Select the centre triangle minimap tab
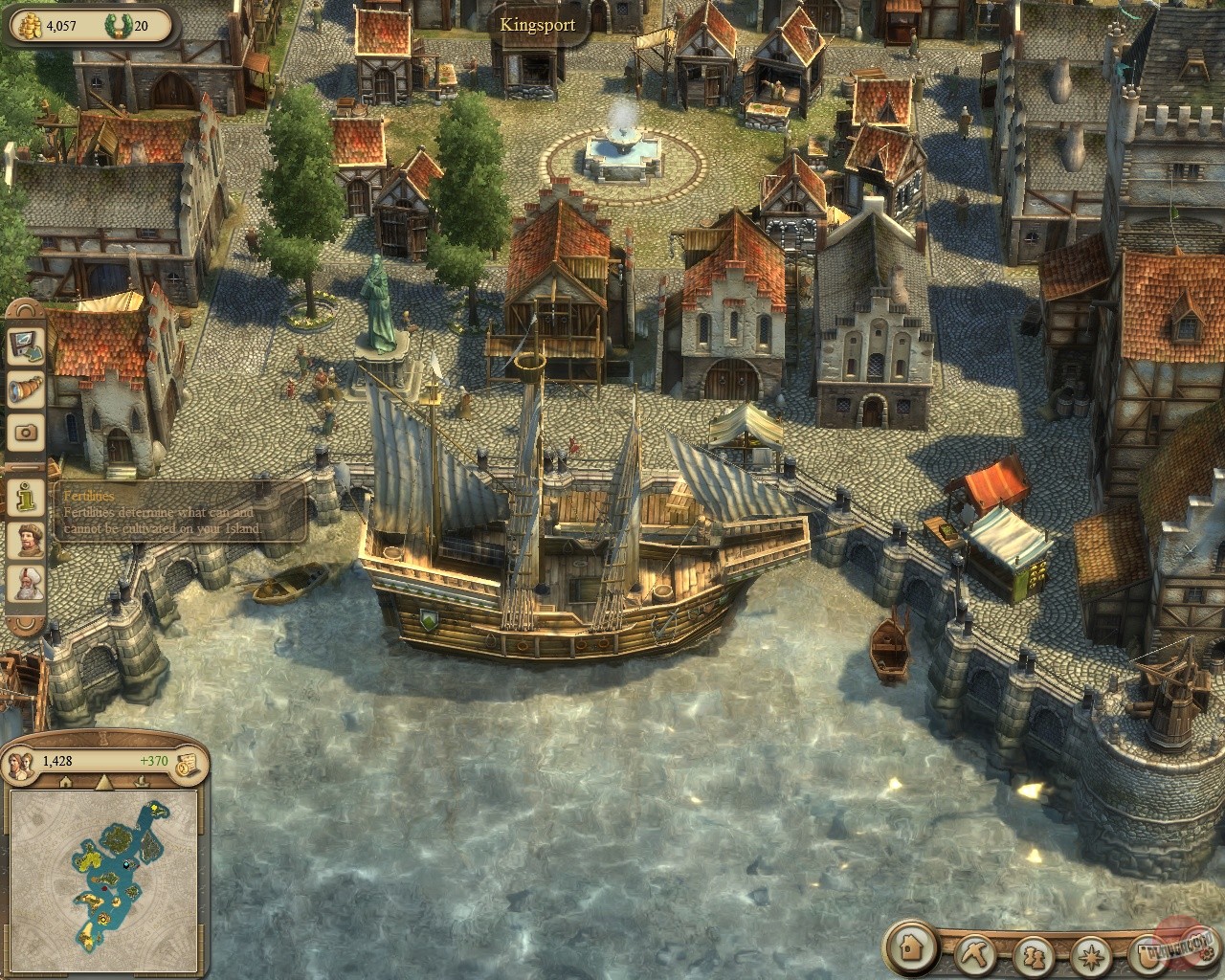The image size is (1225, 980). coord(103,782)
